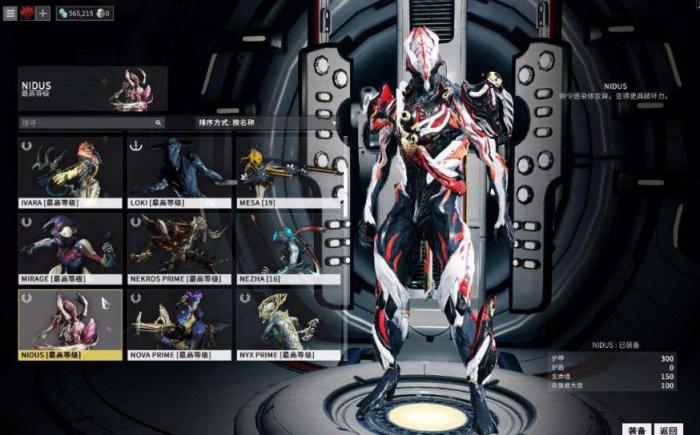Select the highlighted Nidus Warframe tile

point(70,324)
